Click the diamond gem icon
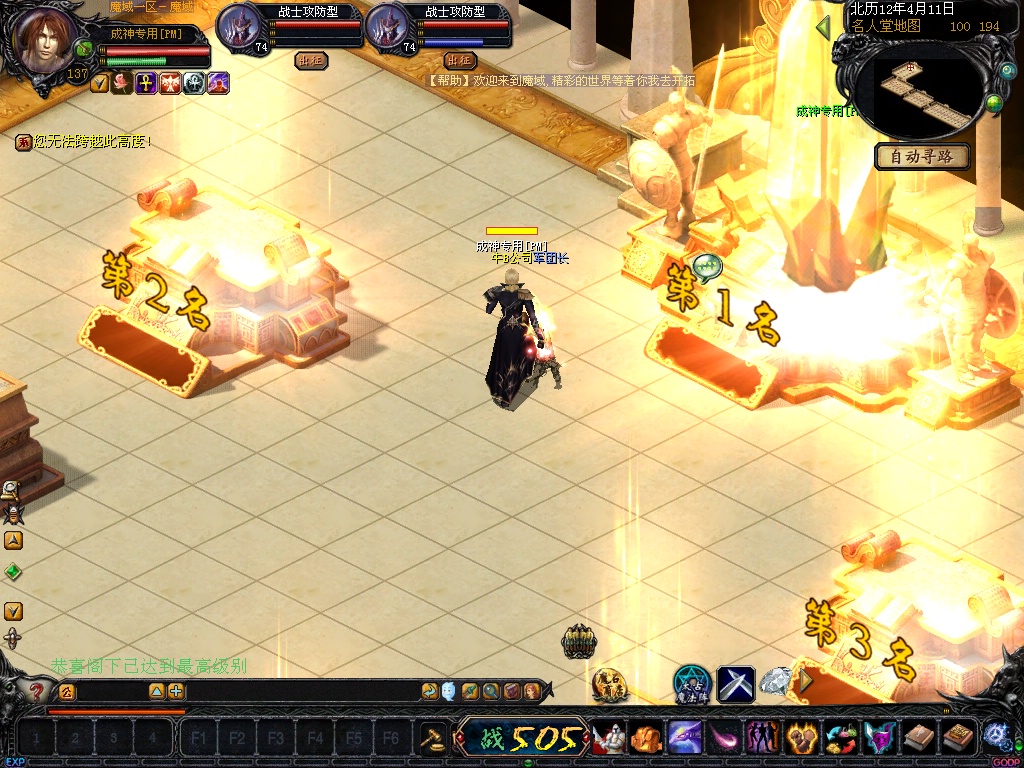The height and width of the screenshot is (768, 1024). click(775, 683)
